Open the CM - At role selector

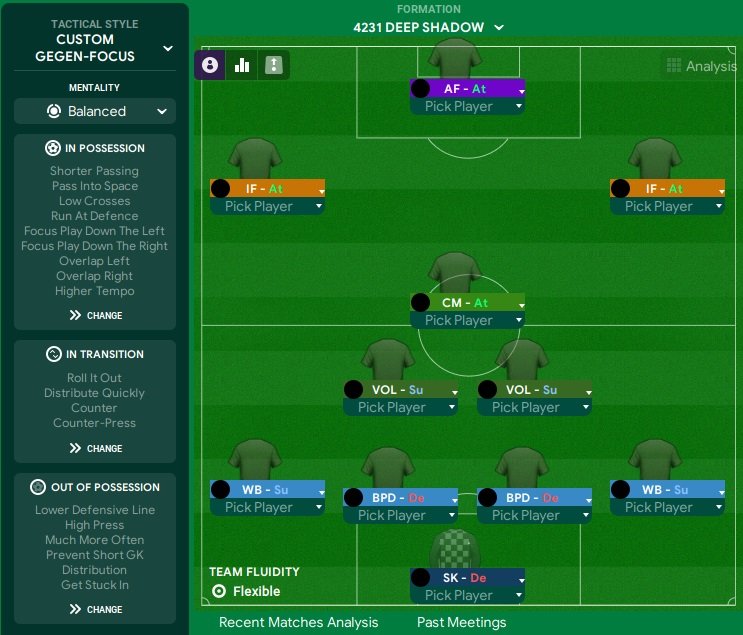point(467,303)
